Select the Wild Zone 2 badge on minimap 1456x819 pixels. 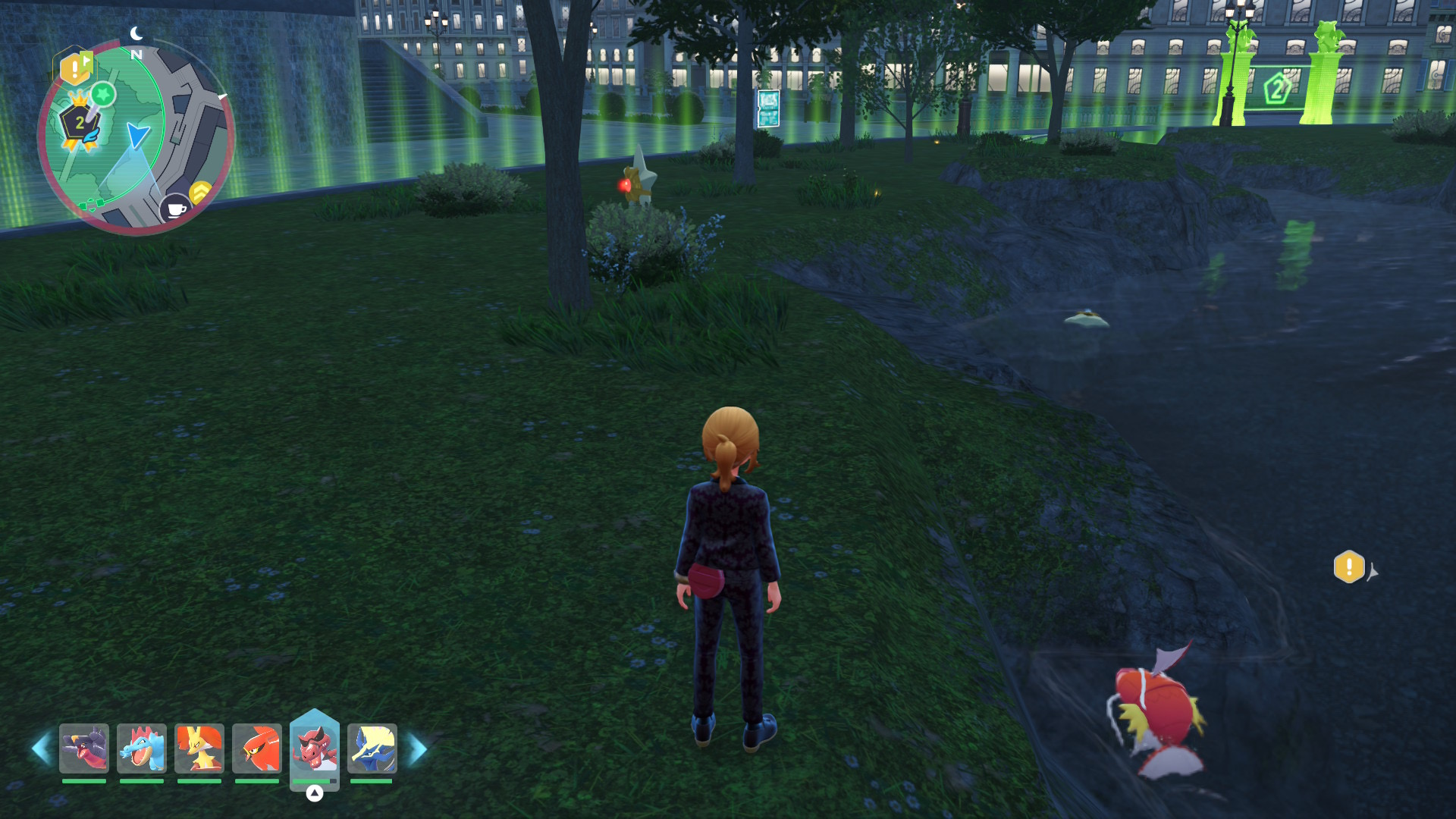(79, 124)
